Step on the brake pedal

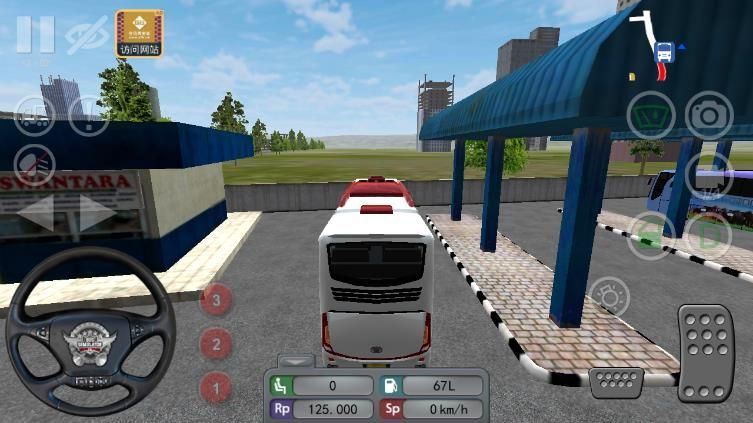pyautogui.click(x=615, y=383)
